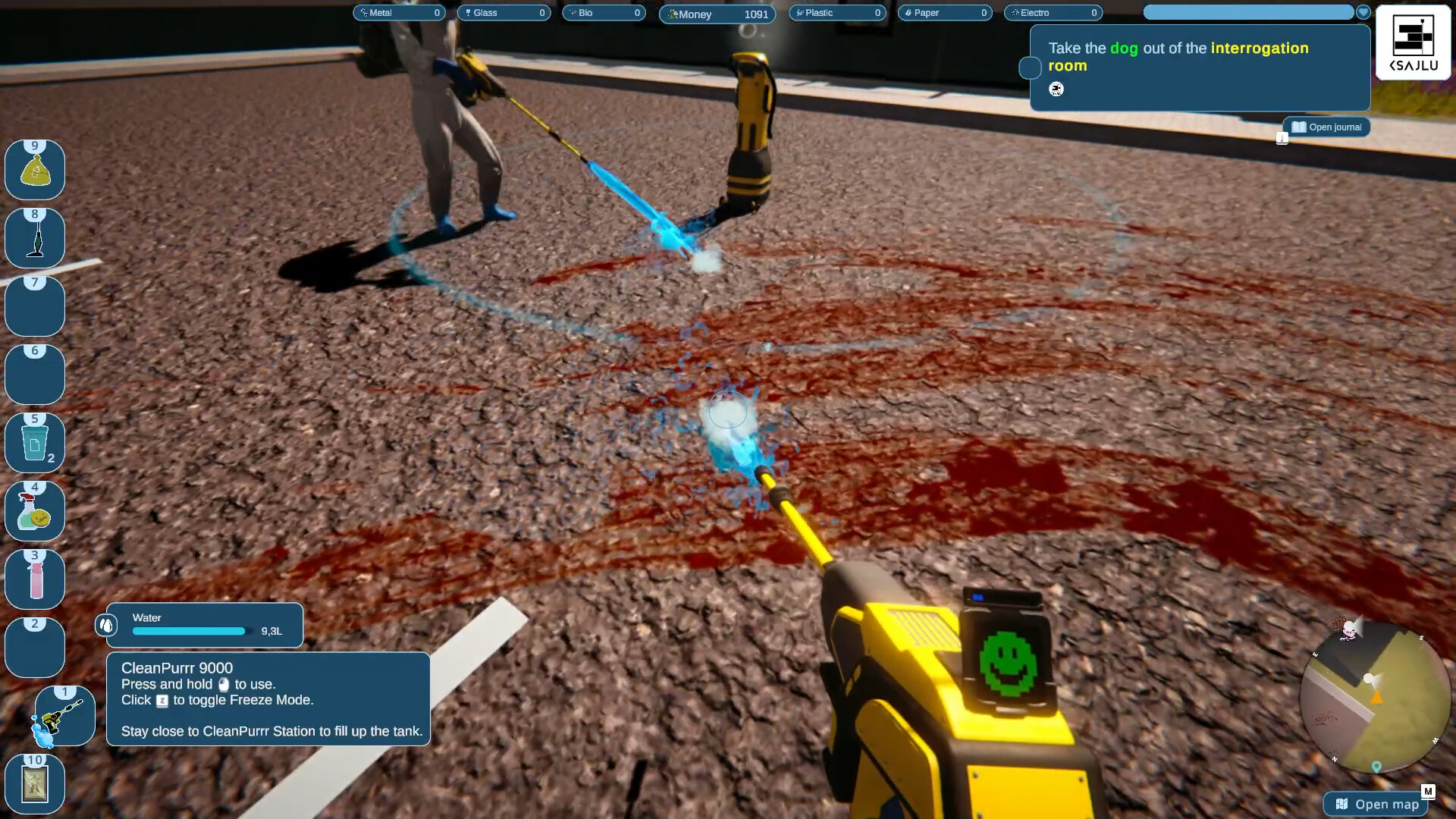
Task: Click the dog icon on the quest panel
Action: pyautogui.click(x=1056, y=89)
